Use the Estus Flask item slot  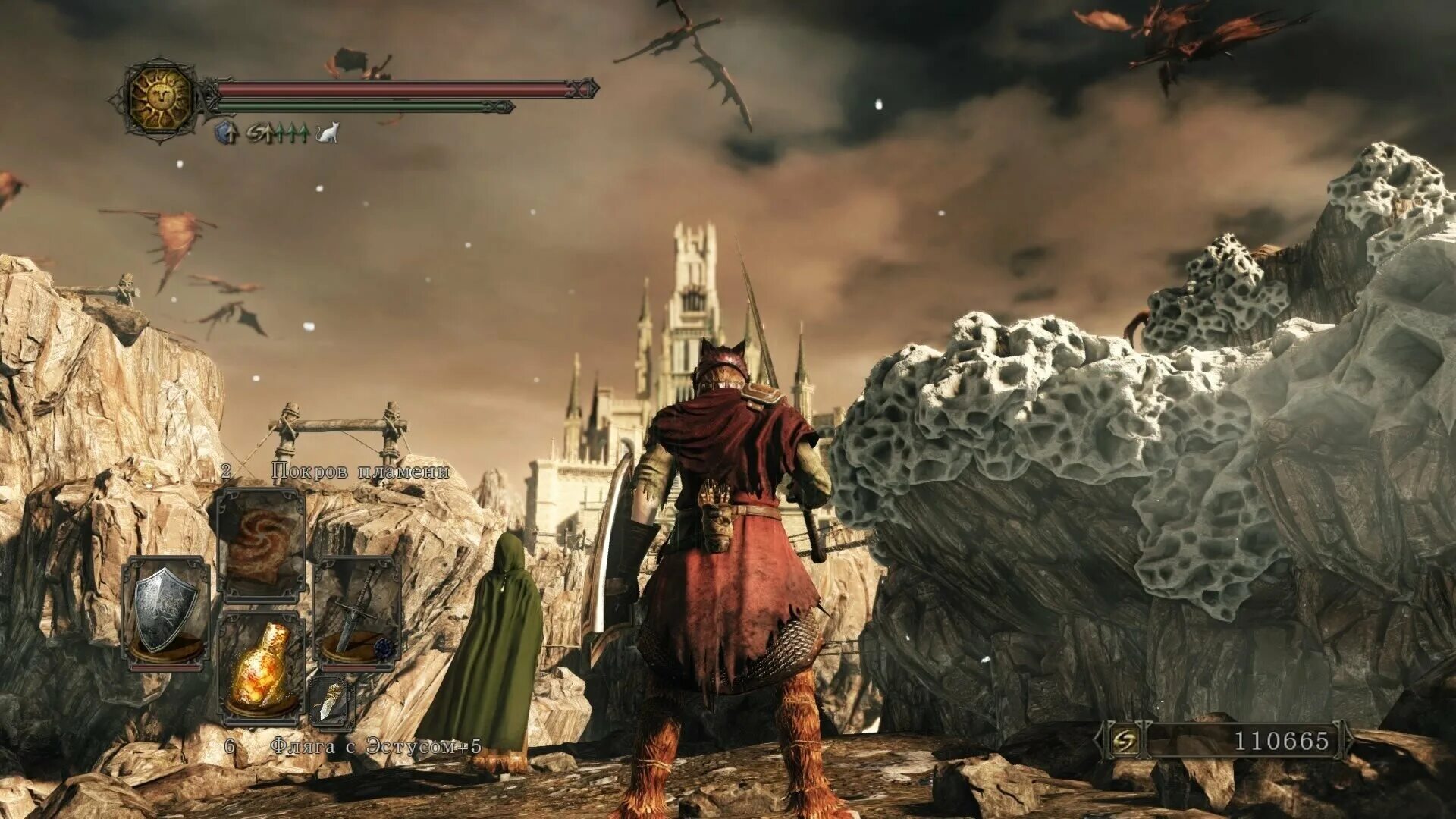click(262, 667)
